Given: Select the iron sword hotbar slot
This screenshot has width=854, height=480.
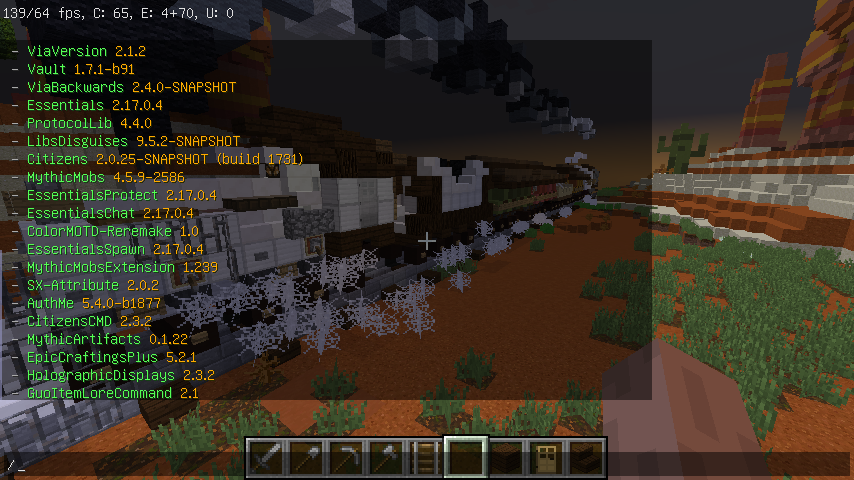Looking at the screenshot, I should tap(266, 458).
